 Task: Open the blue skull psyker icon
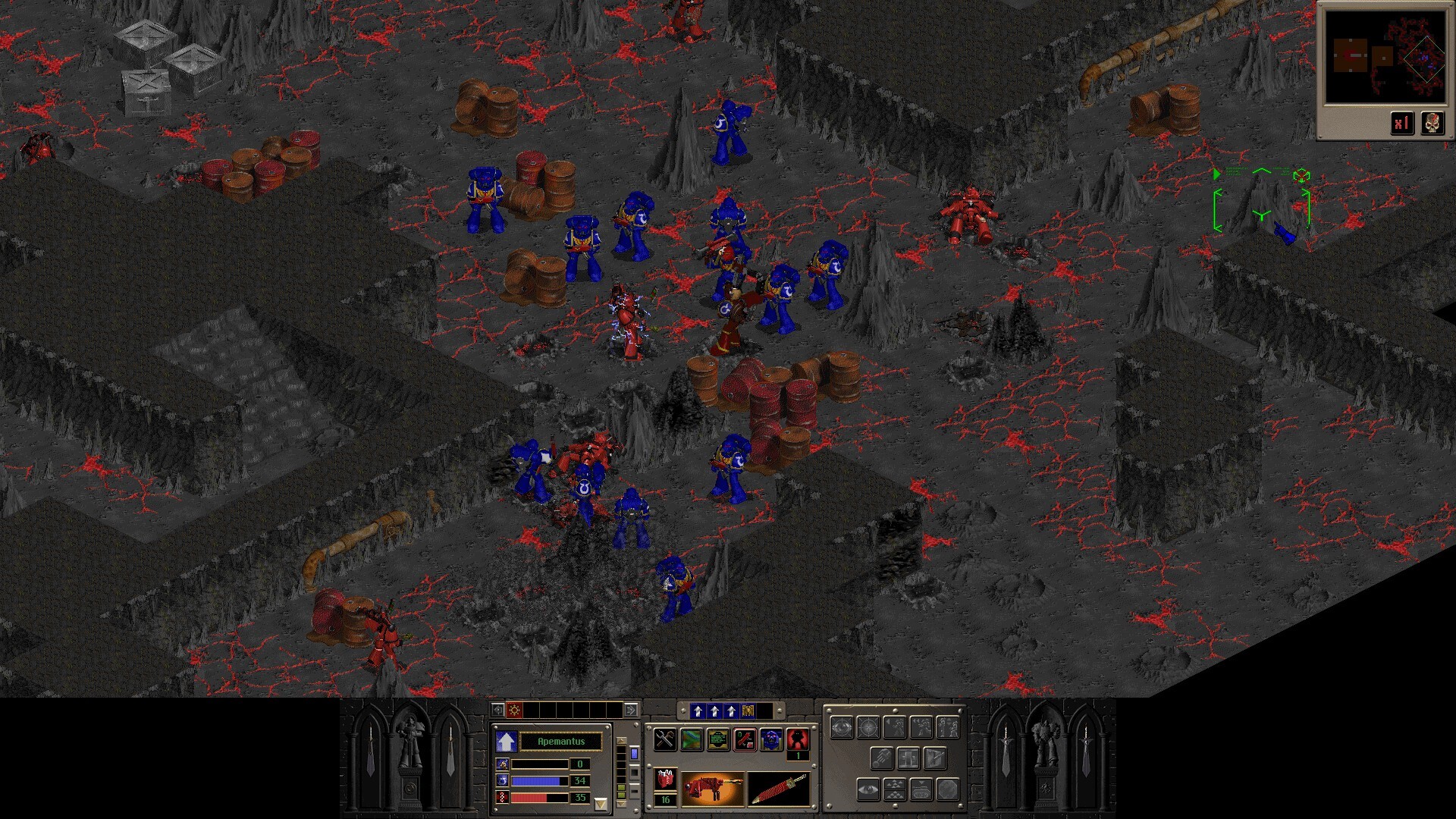tap(771, 740)
